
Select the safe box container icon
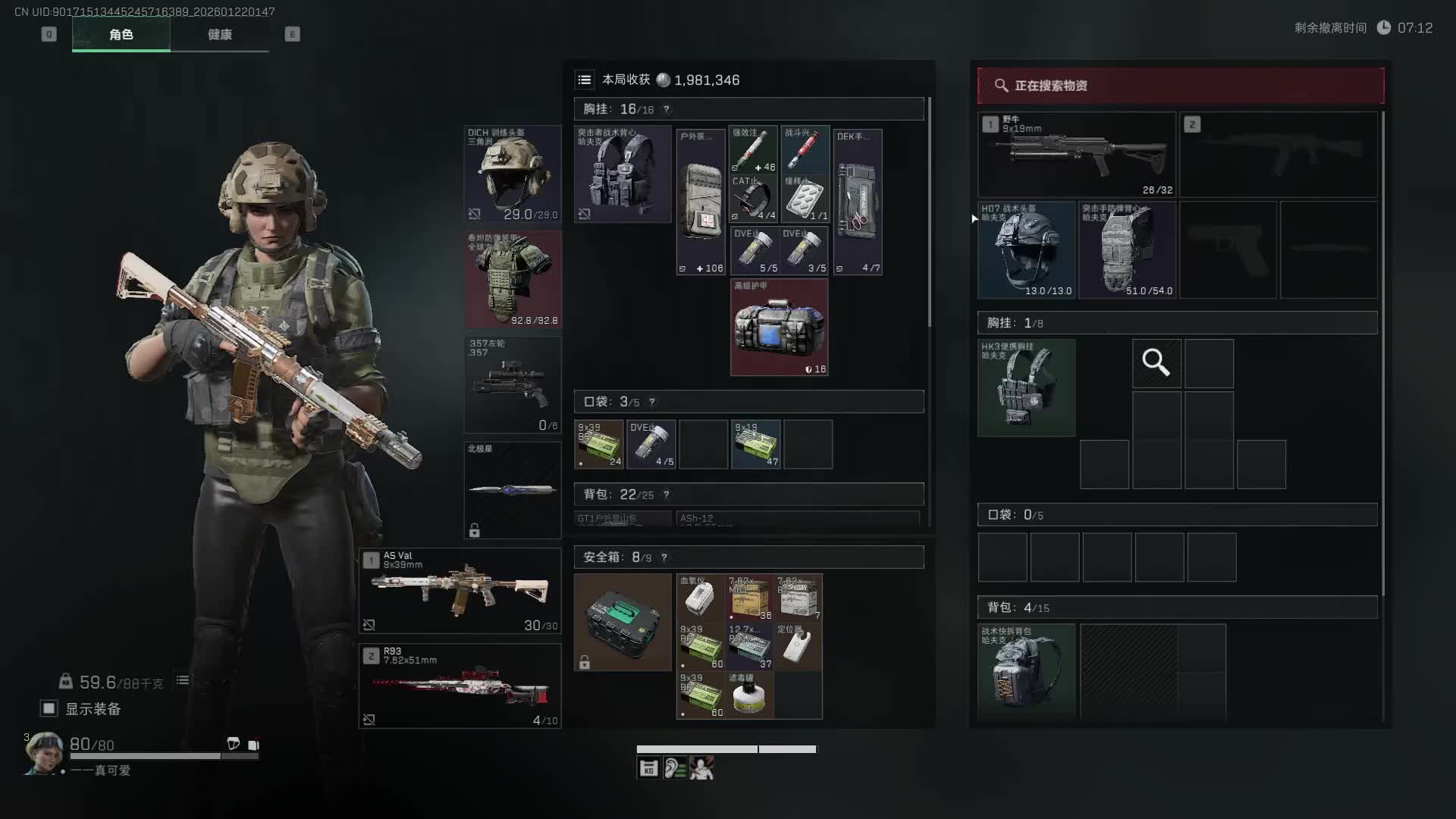(623, 622)
